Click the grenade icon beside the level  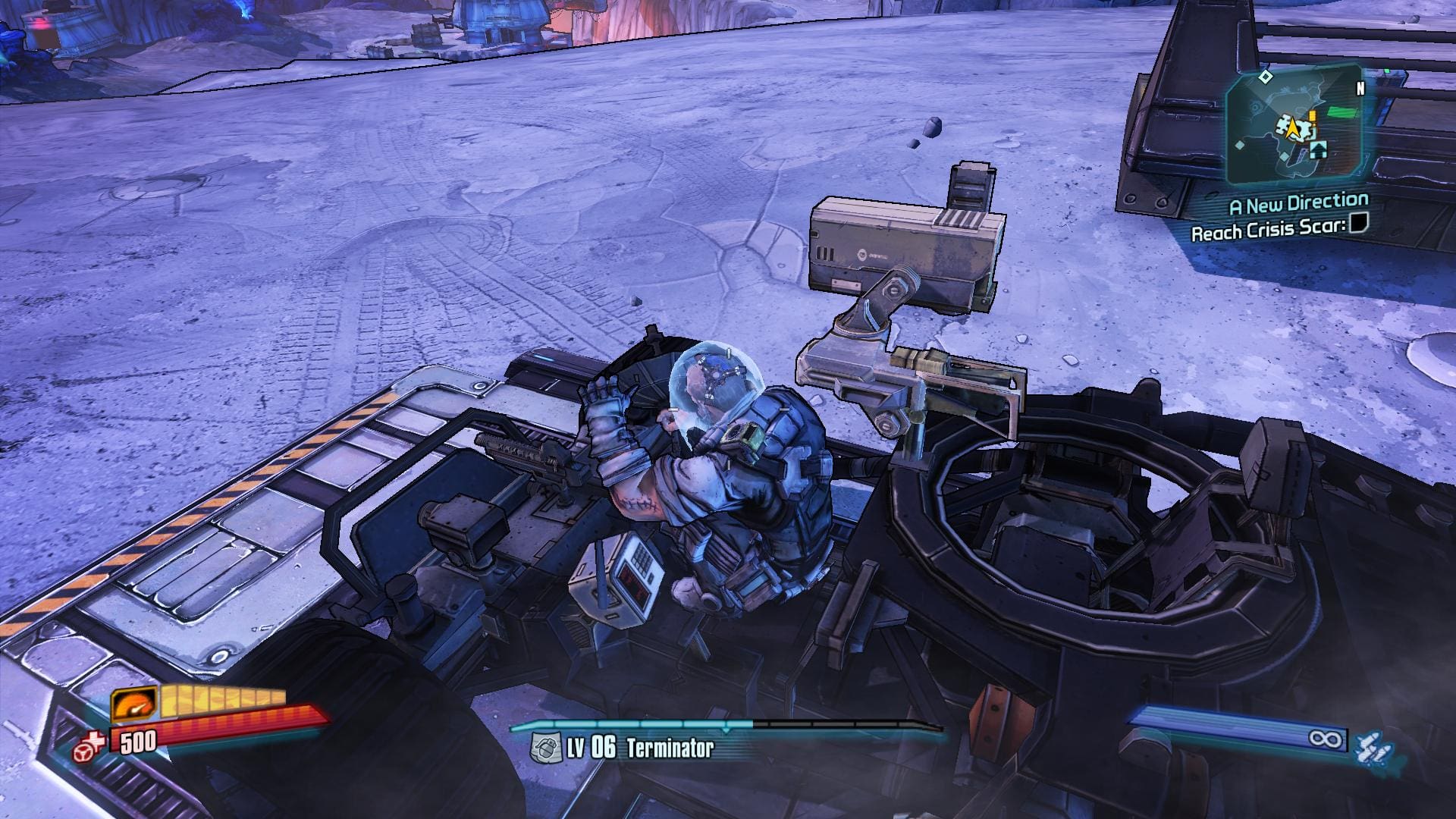(544, 748)
